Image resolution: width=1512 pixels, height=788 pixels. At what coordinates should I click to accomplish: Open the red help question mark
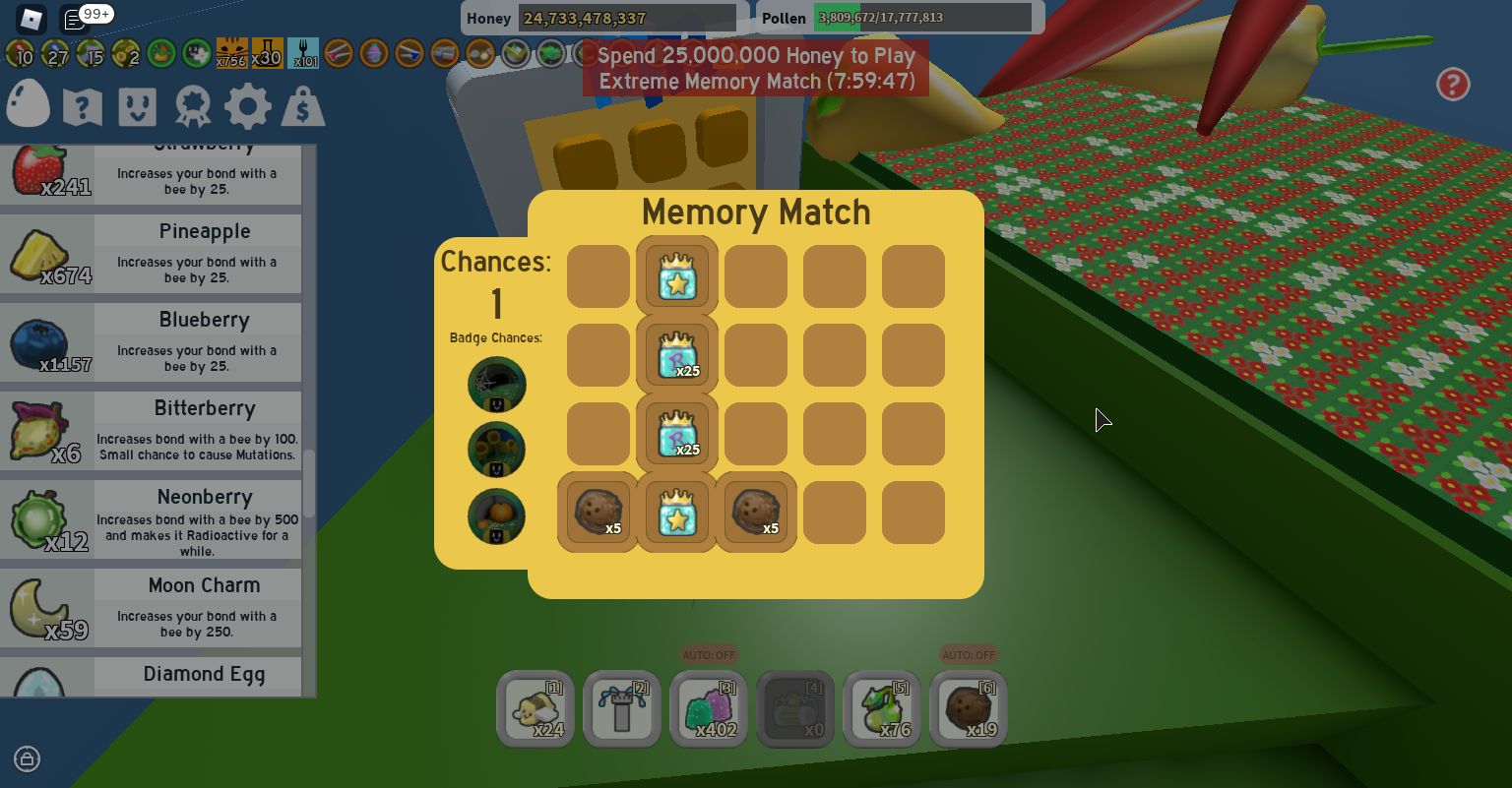point(1454,85)
